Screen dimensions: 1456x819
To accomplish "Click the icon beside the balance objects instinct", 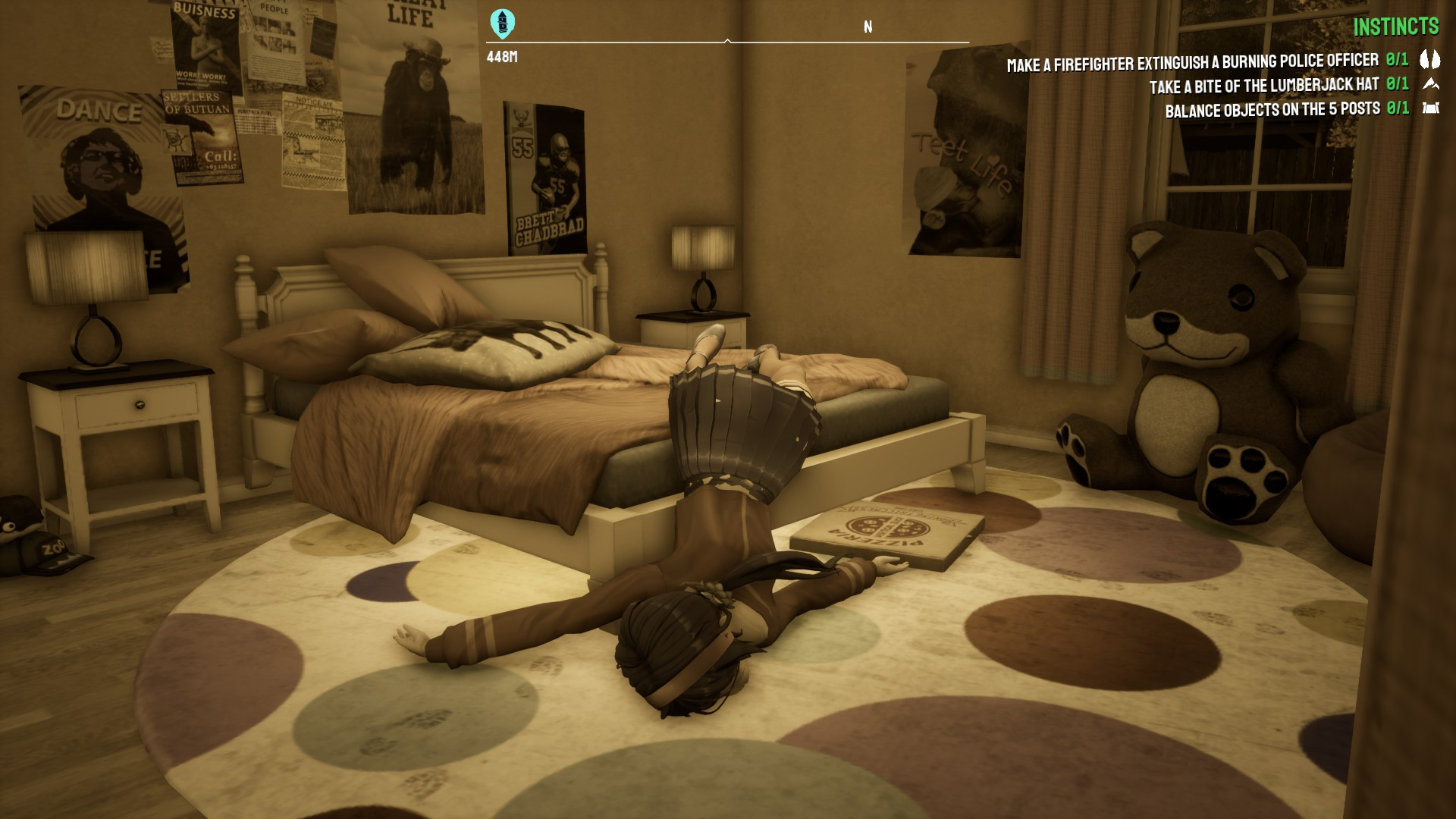I will [x=1430, y=108].
